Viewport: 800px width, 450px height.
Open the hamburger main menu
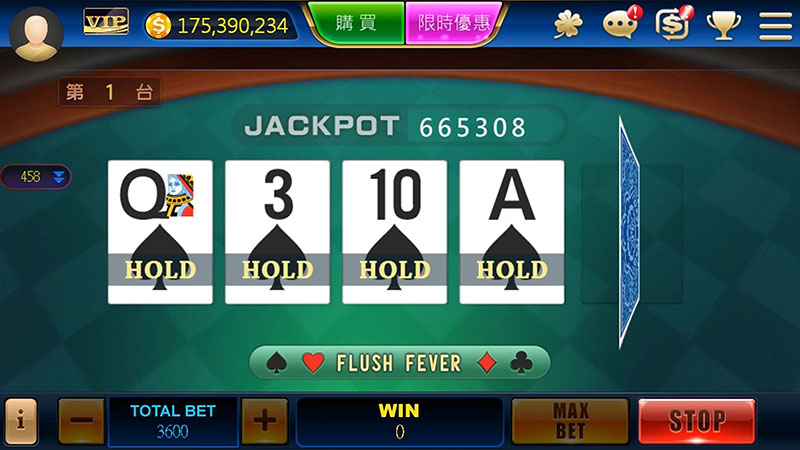pyautogui.click(x=775, y=25)
